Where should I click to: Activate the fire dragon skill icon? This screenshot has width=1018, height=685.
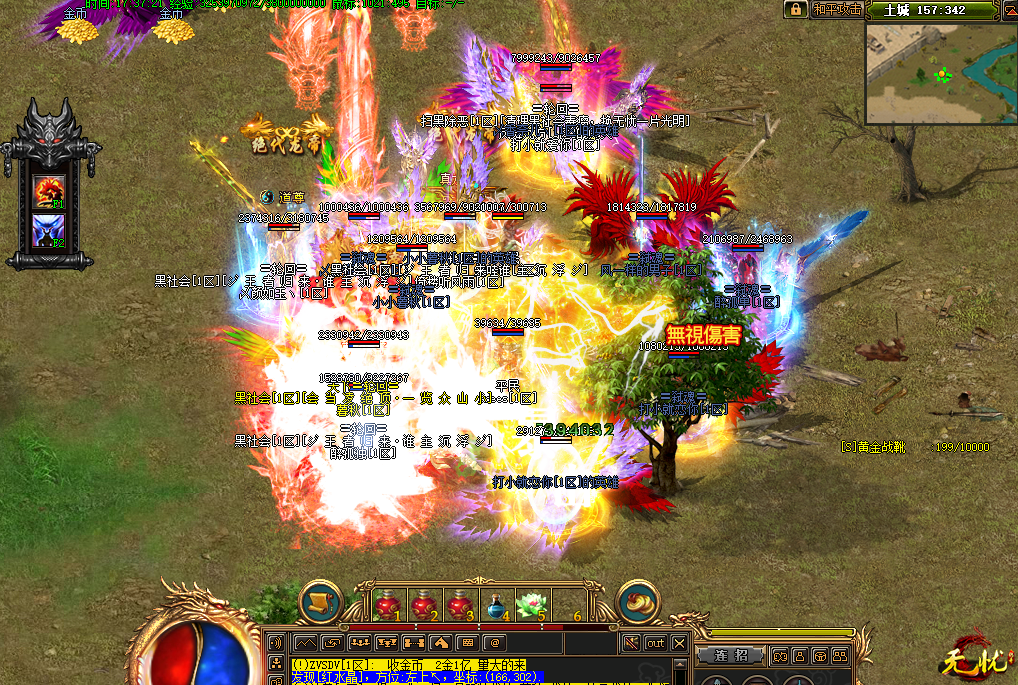49,191
